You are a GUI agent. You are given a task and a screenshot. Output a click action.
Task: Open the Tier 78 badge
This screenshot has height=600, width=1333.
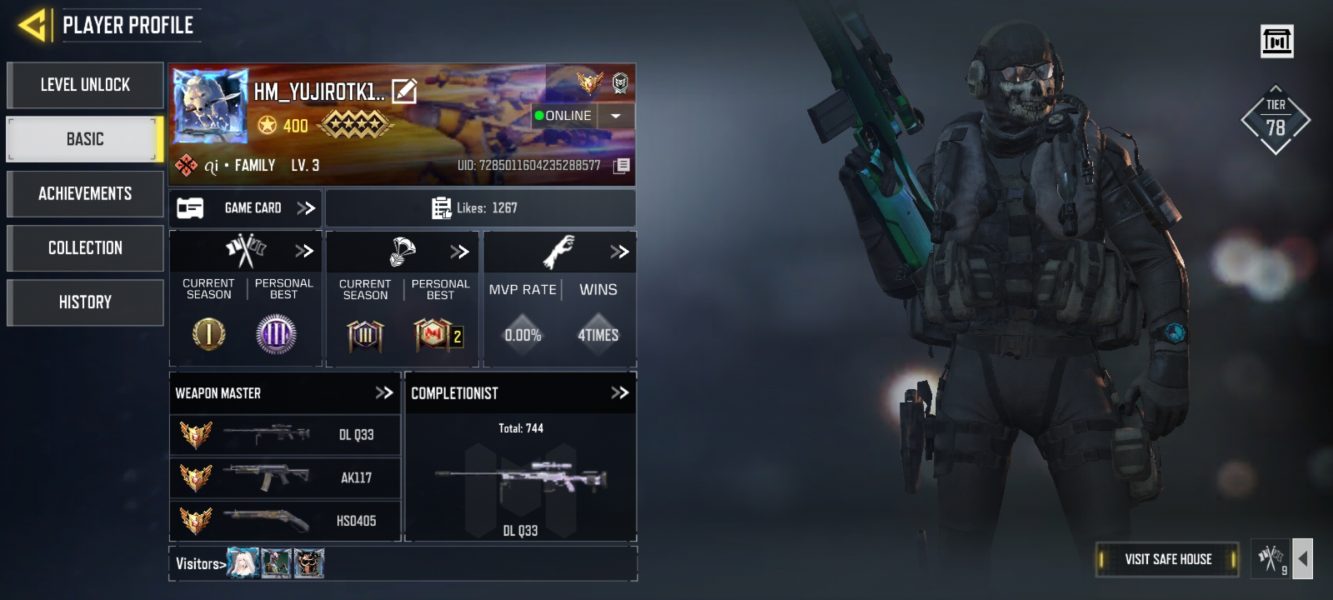coord(1275,120)
